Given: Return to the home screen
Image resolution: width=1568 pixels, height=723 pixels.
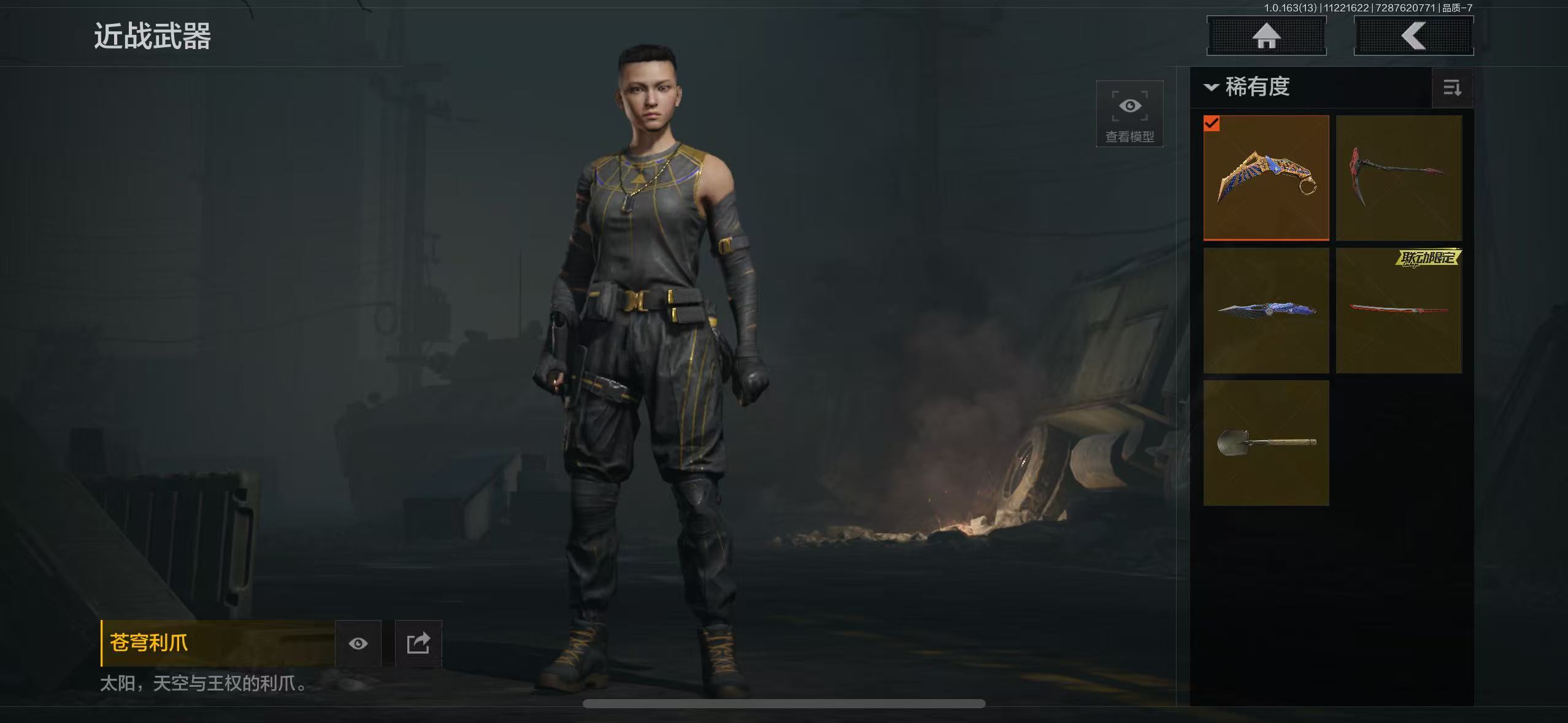Looking at the screenshot, I should tap(1266, 36).
